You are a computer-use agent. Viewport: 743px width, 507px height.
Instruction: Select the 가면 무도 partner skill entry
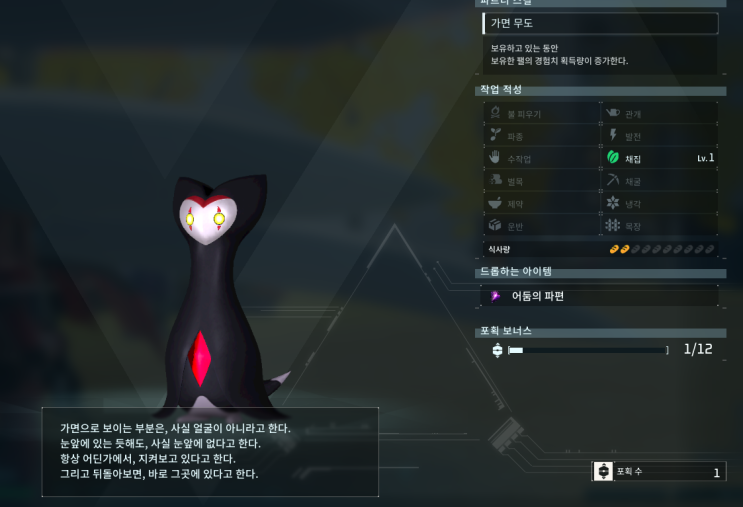click(600, 23)
